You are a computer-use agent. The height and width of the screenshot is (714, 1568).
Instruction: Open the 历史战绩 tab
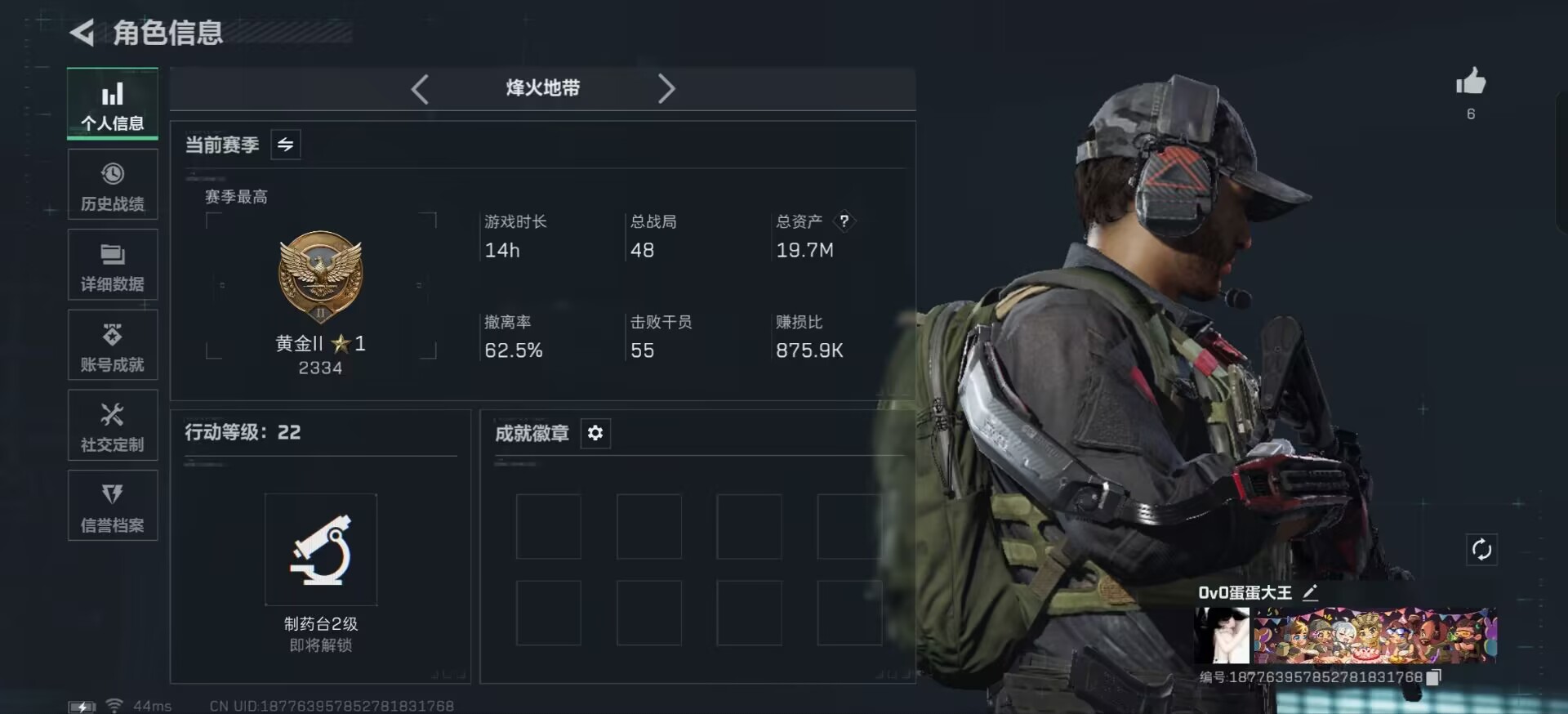(x=113, y=185)
